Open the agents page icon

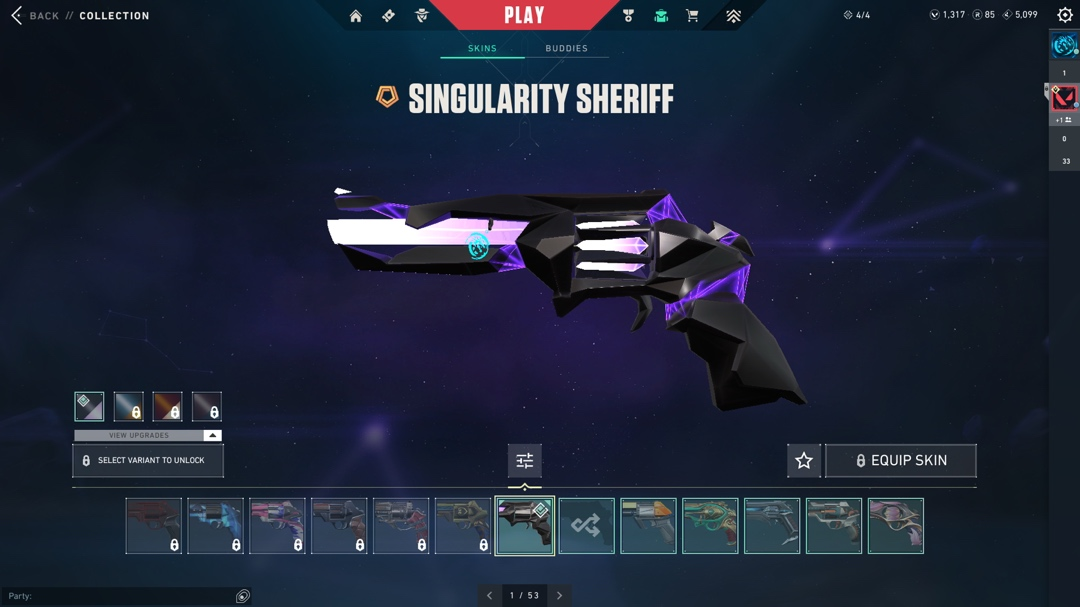point(422,16)
